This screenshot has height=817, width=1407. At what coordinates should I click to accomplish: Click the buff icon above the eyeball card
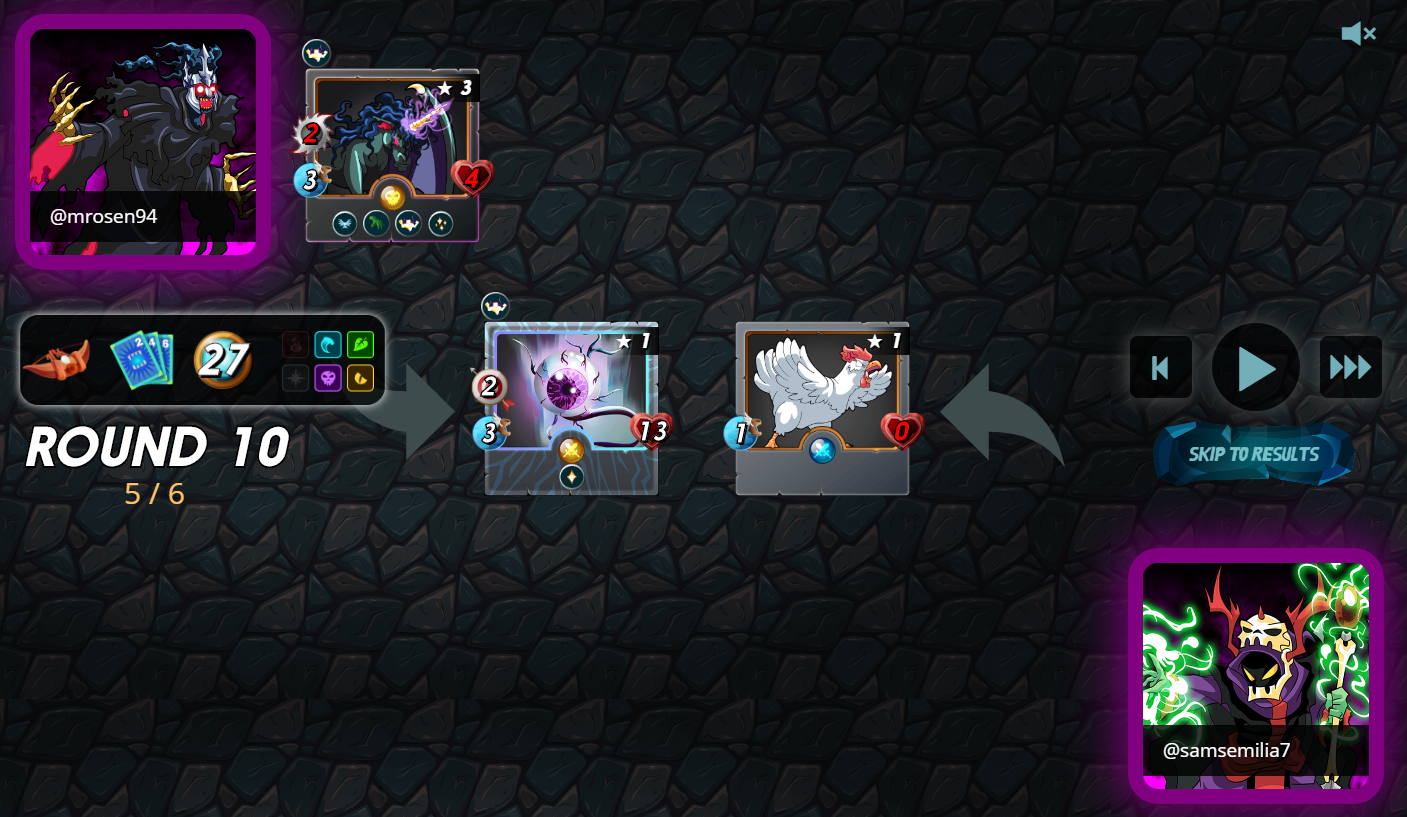(x=495, y=305)
